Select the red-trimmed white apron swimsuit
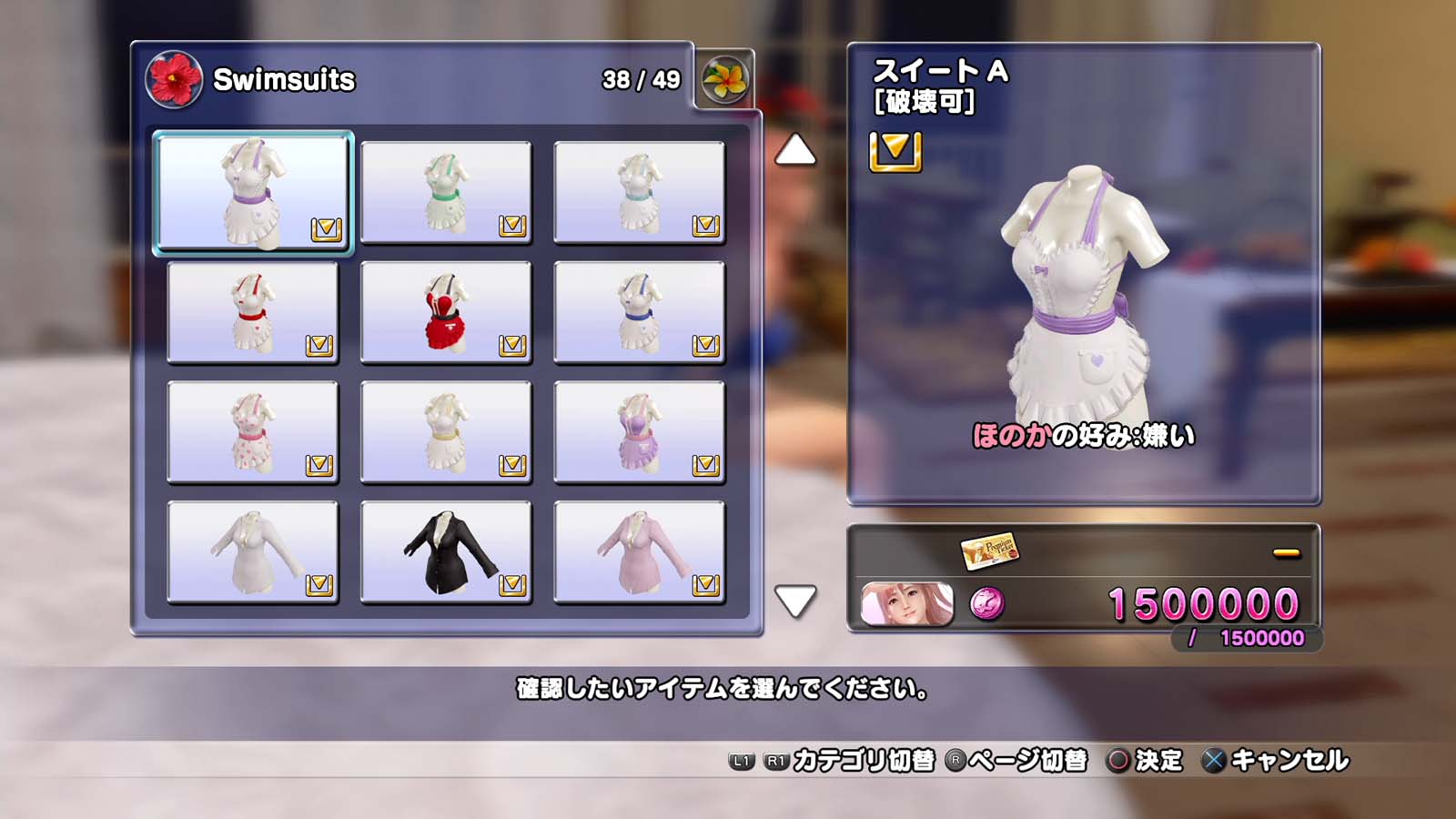 tap(253, 312)
